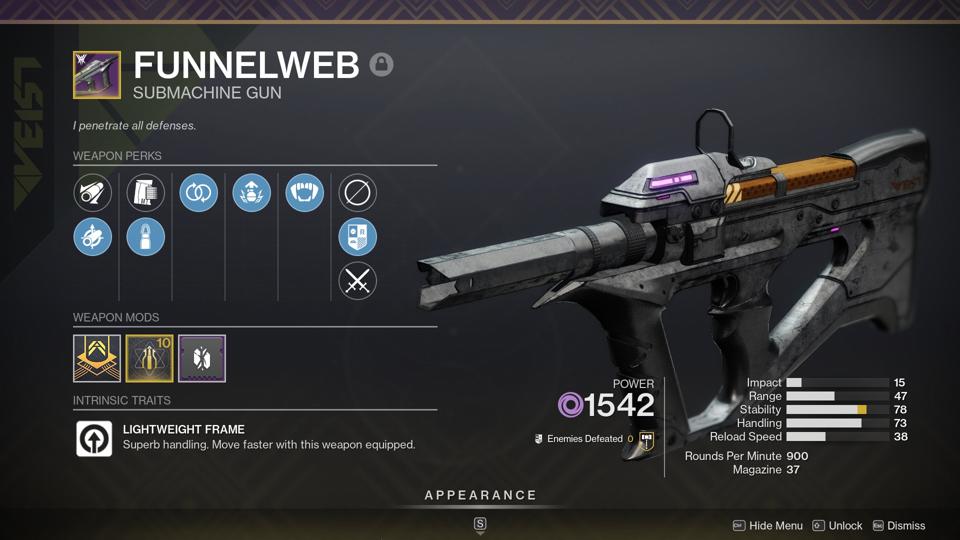Open the purple-bordered weapon mod slot
This screenshot has width=960, height=540.
click(x=202, y=358)
